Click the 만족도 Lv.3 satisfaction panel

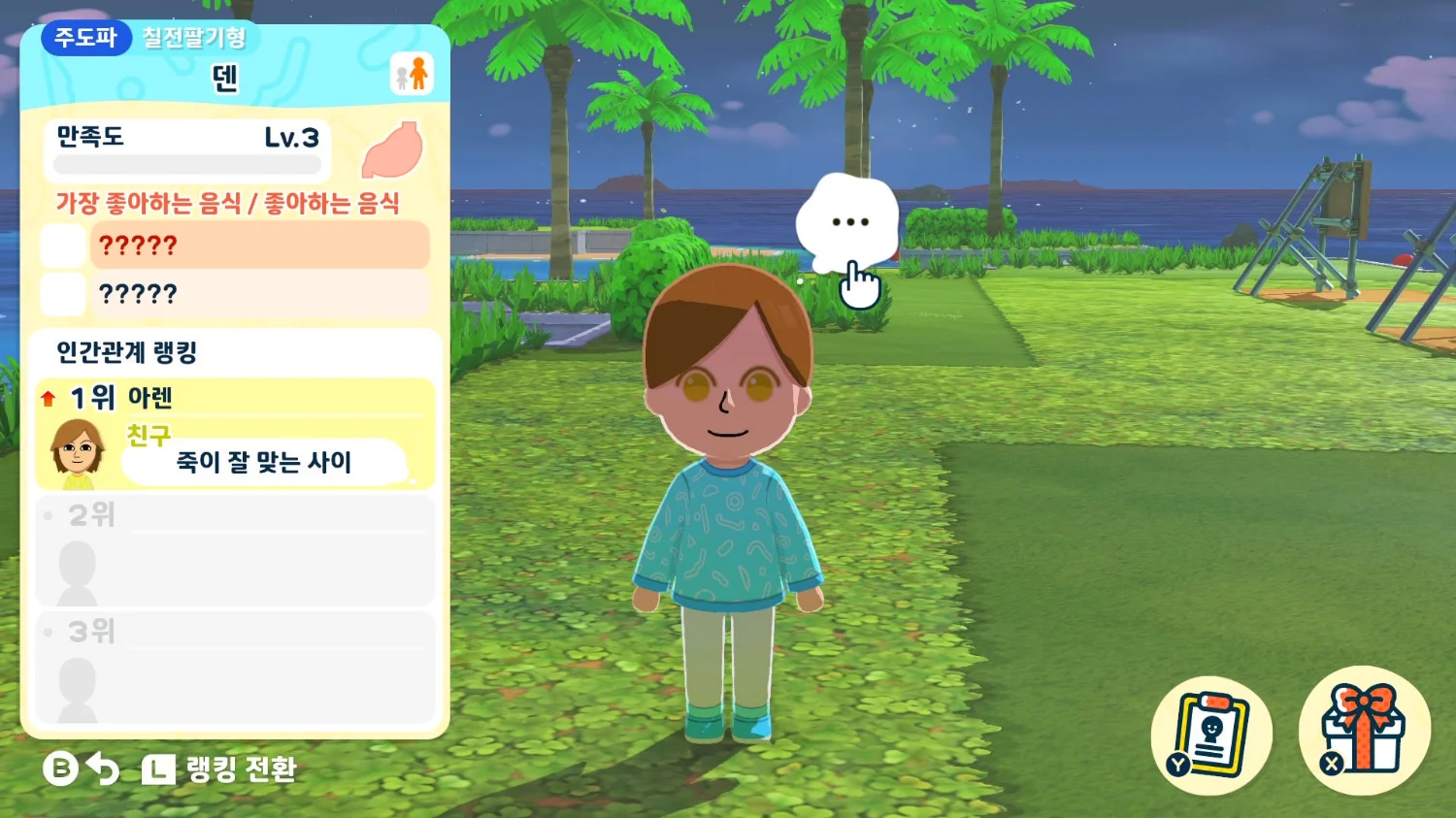187,149
